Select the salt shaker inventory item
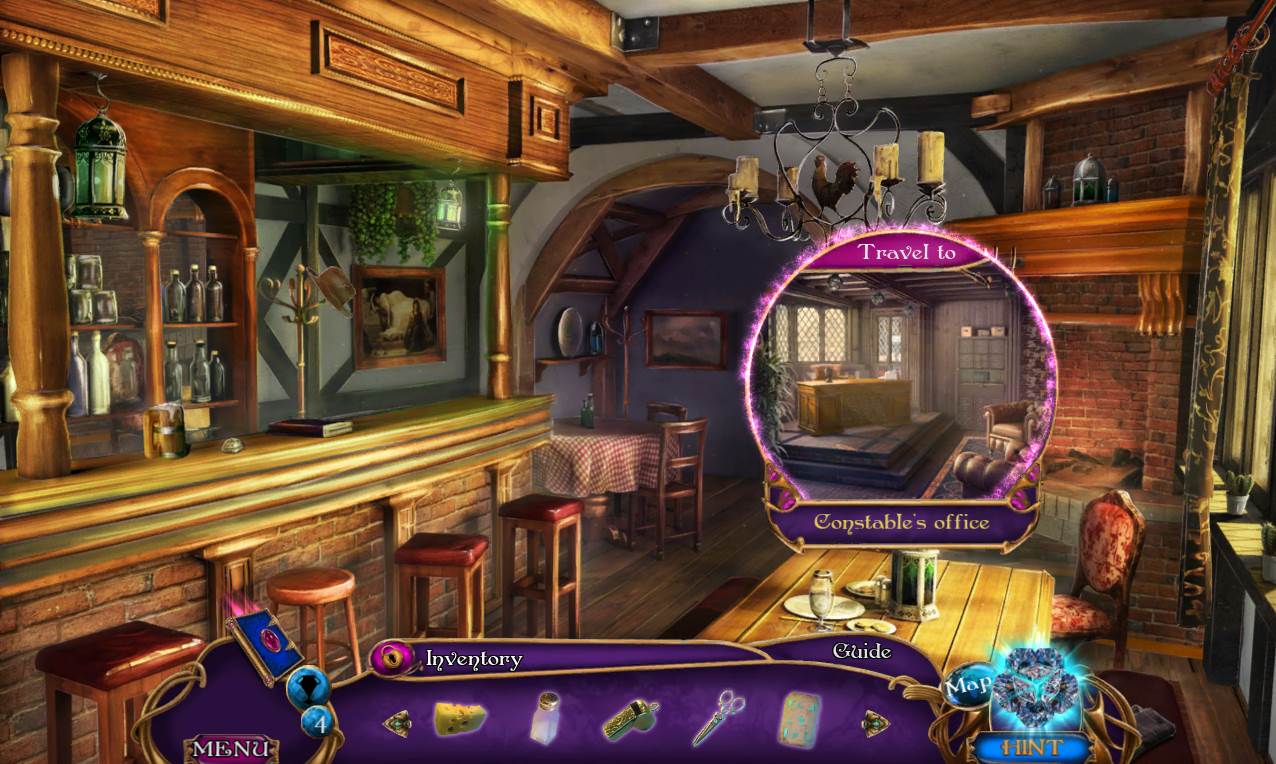1276x764 pixels. point(546,718)
